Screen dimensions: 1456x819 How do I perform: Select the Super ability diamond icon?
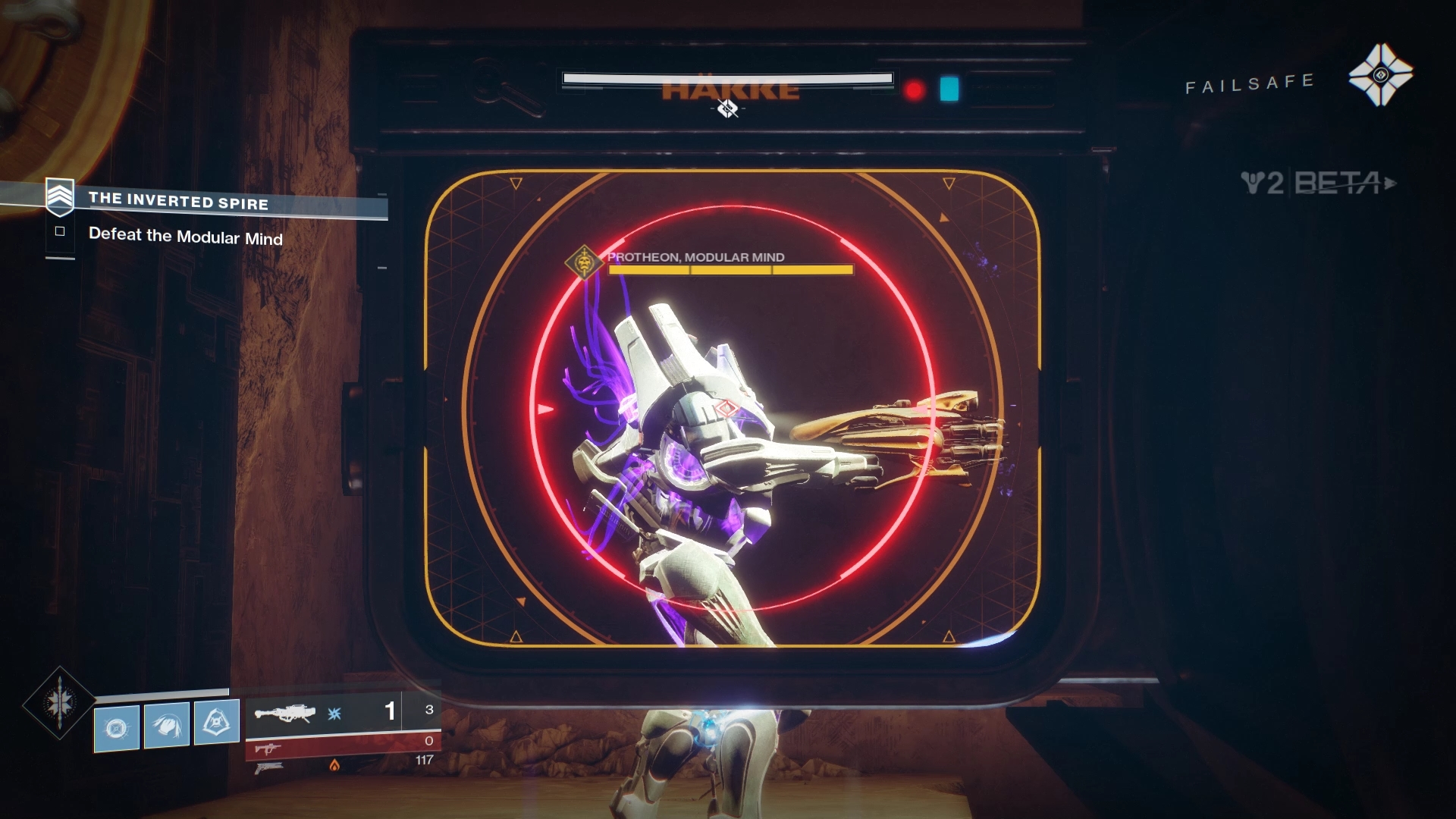(x=59, y=702)
